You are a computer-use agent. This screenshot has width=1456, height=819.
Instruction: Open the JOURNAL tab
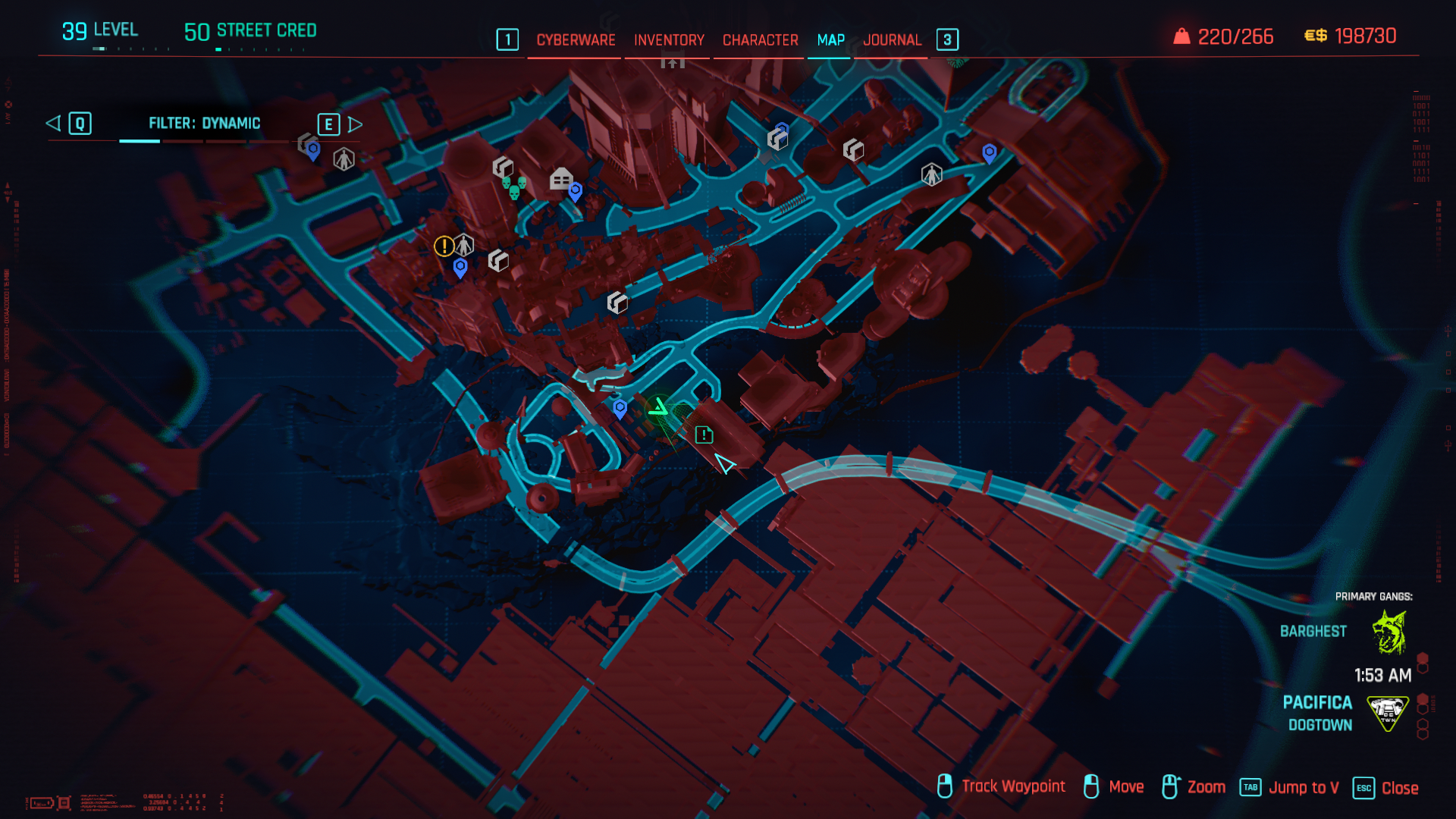pyautogui.click(x=893, y=39)
